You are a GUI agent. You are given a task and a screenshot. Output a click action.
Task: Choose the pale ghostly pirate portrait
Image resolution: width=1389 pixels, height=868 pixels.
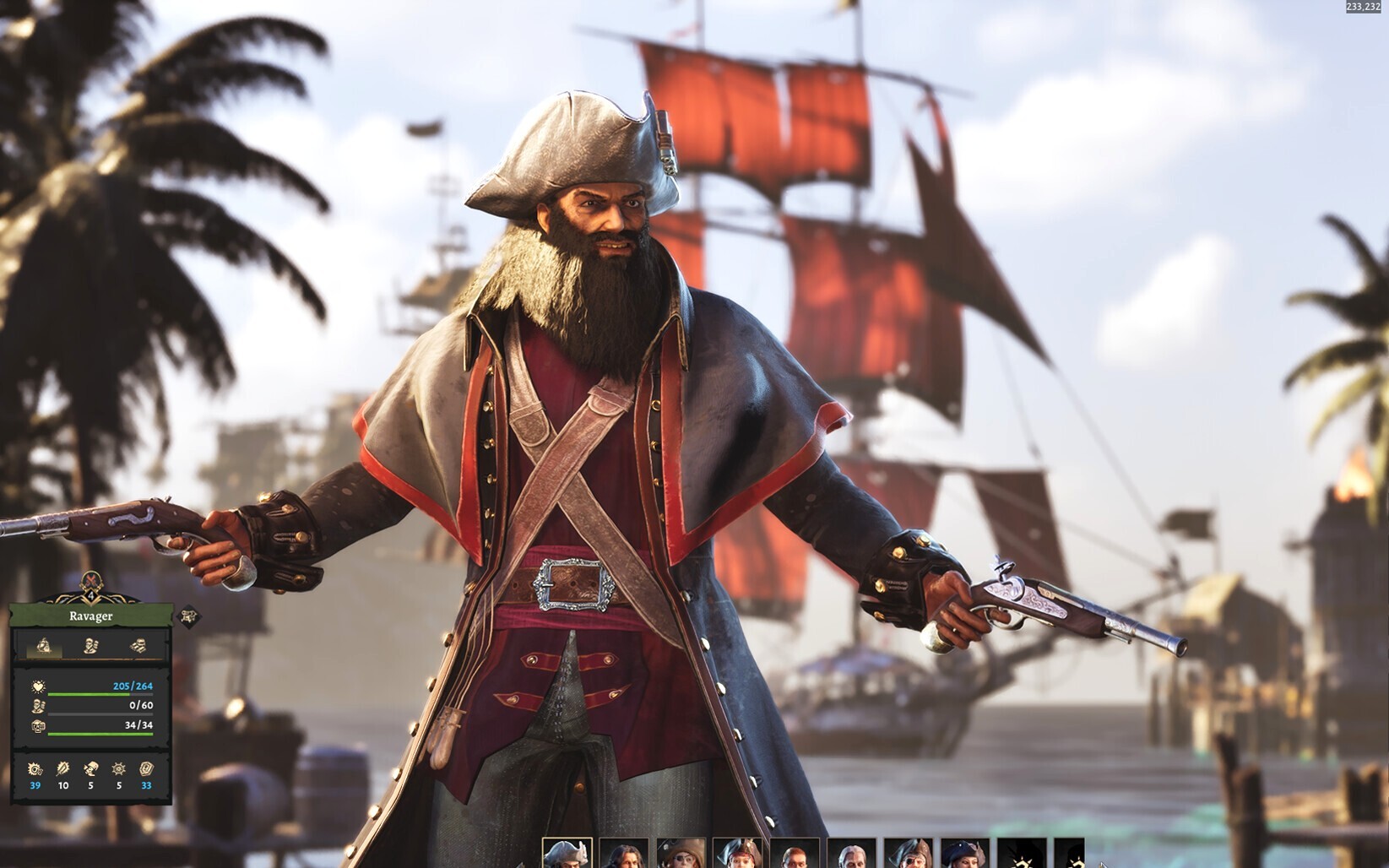pos(854,853)
